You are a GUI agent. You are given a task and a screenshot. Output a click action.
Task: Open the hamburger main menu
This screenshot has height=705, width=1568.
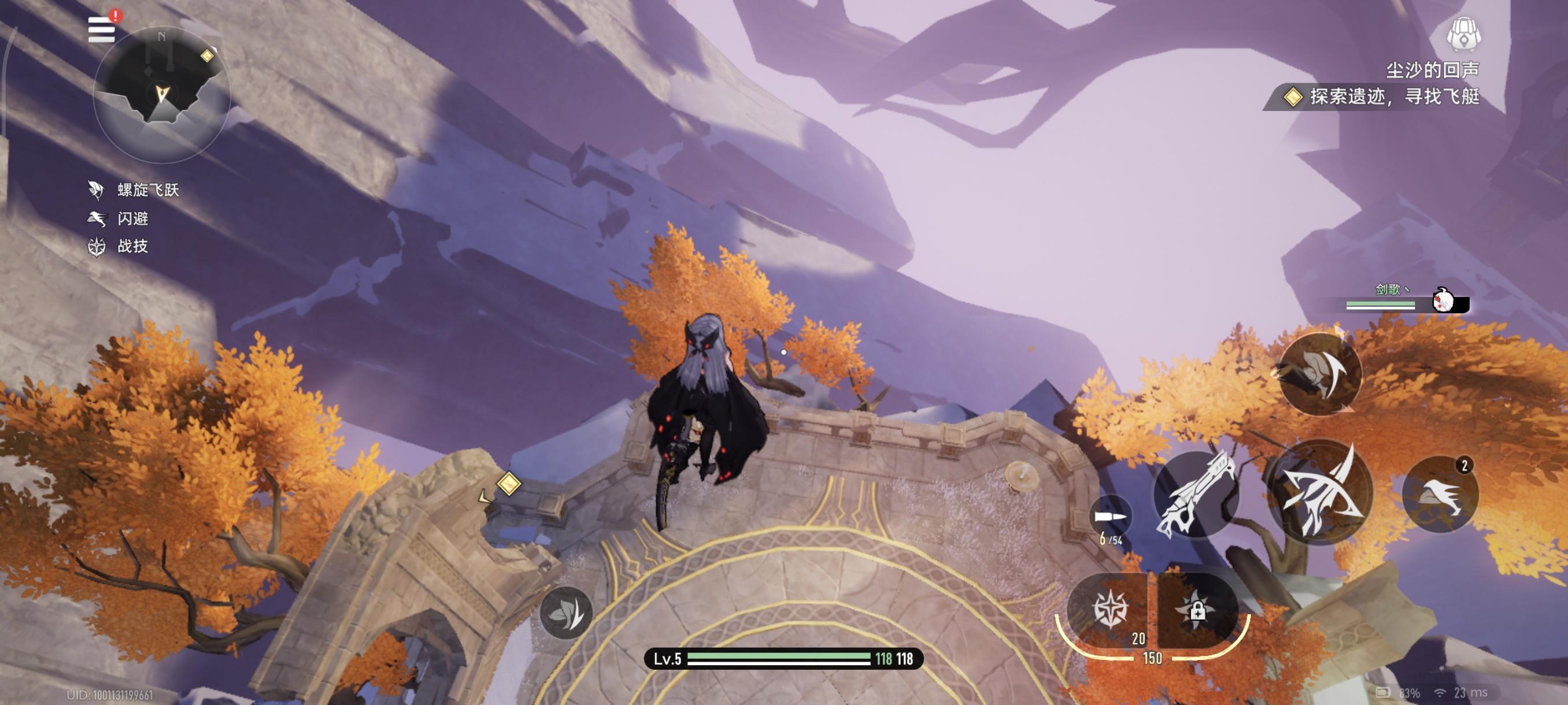pos(101,29)
